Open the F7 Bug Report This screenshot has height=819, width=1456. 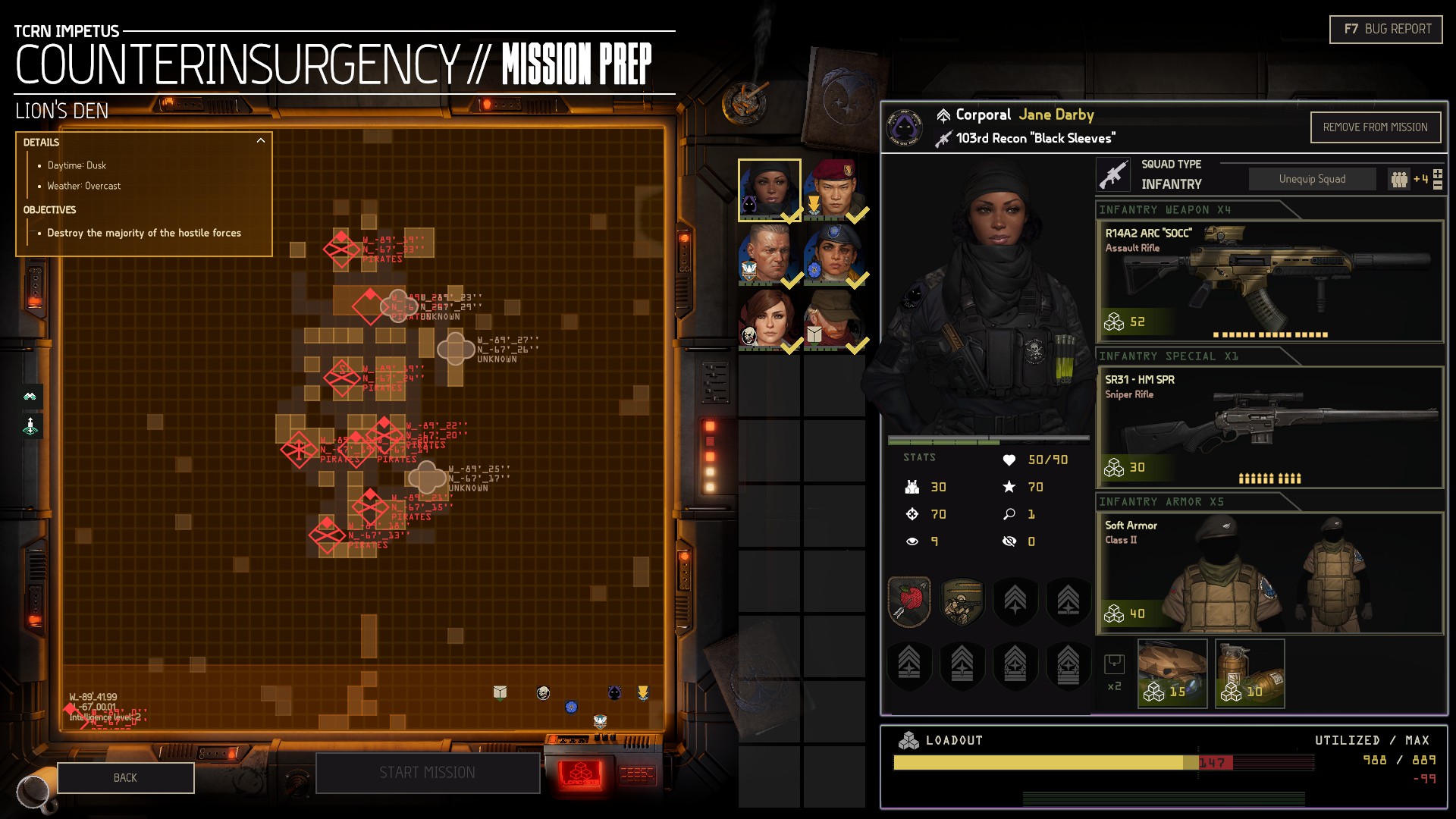point(1385,30)
